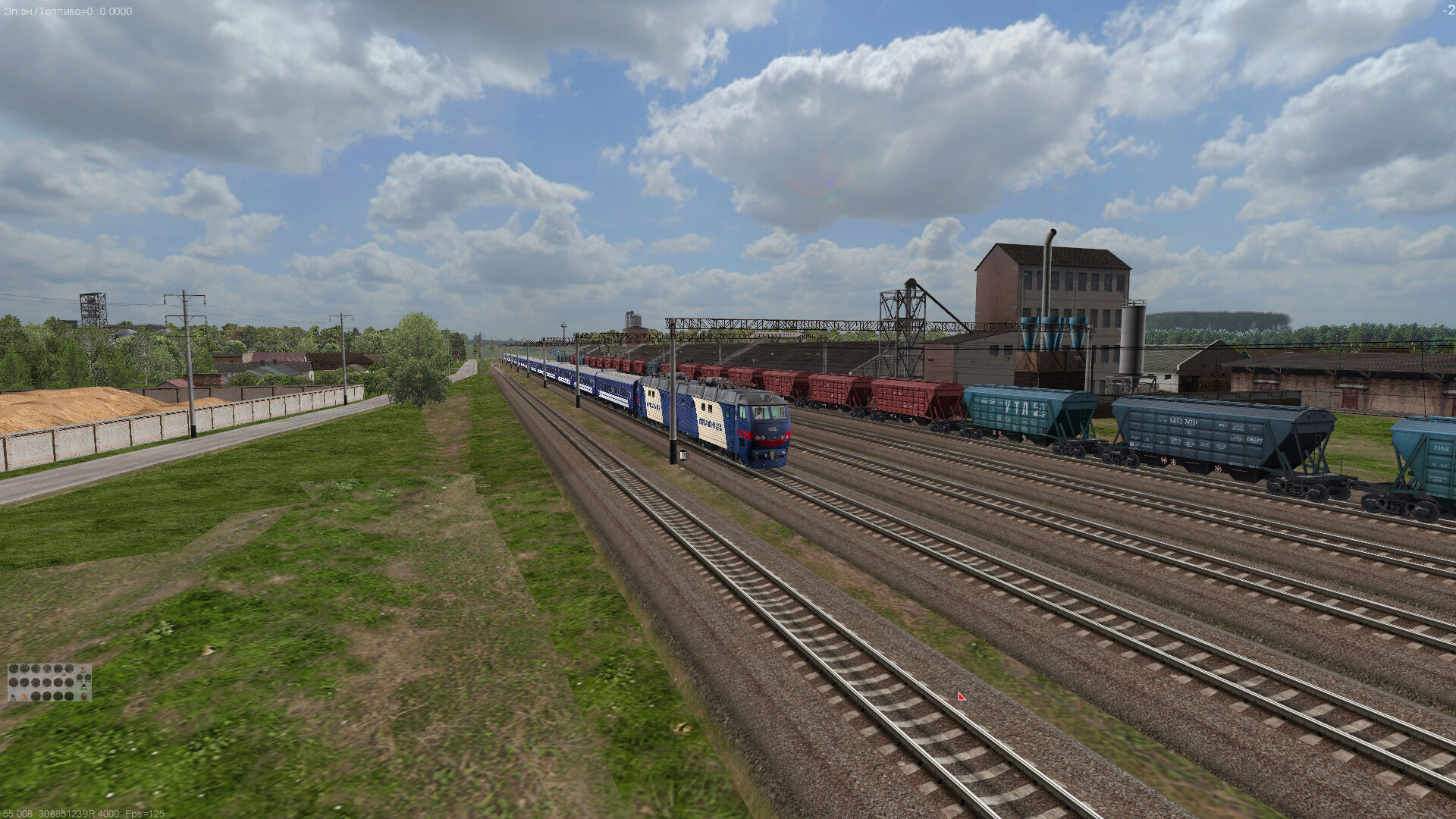This screenshot has height=819, width=1456.
Task: Select the first bush icon in the middle row
Action: click(14, 682)
